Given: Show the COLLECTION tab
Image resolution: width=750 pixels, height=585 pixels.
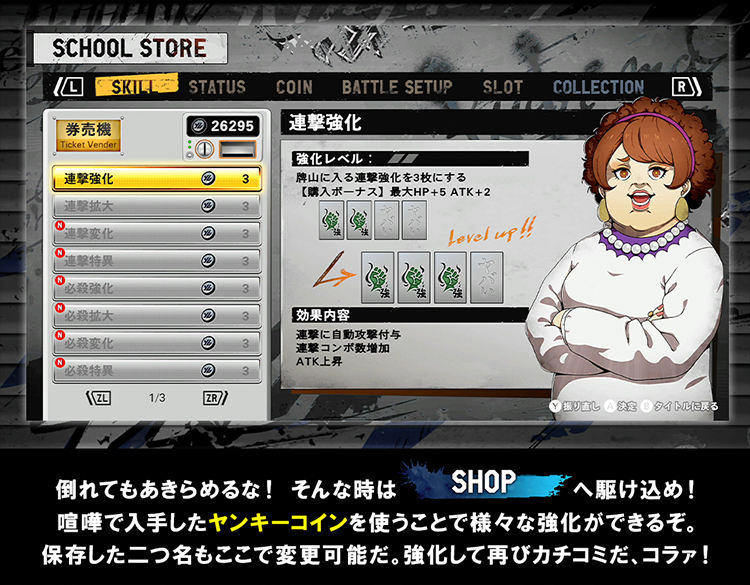Looking at the screenshot, I should (x=598, y=87).
